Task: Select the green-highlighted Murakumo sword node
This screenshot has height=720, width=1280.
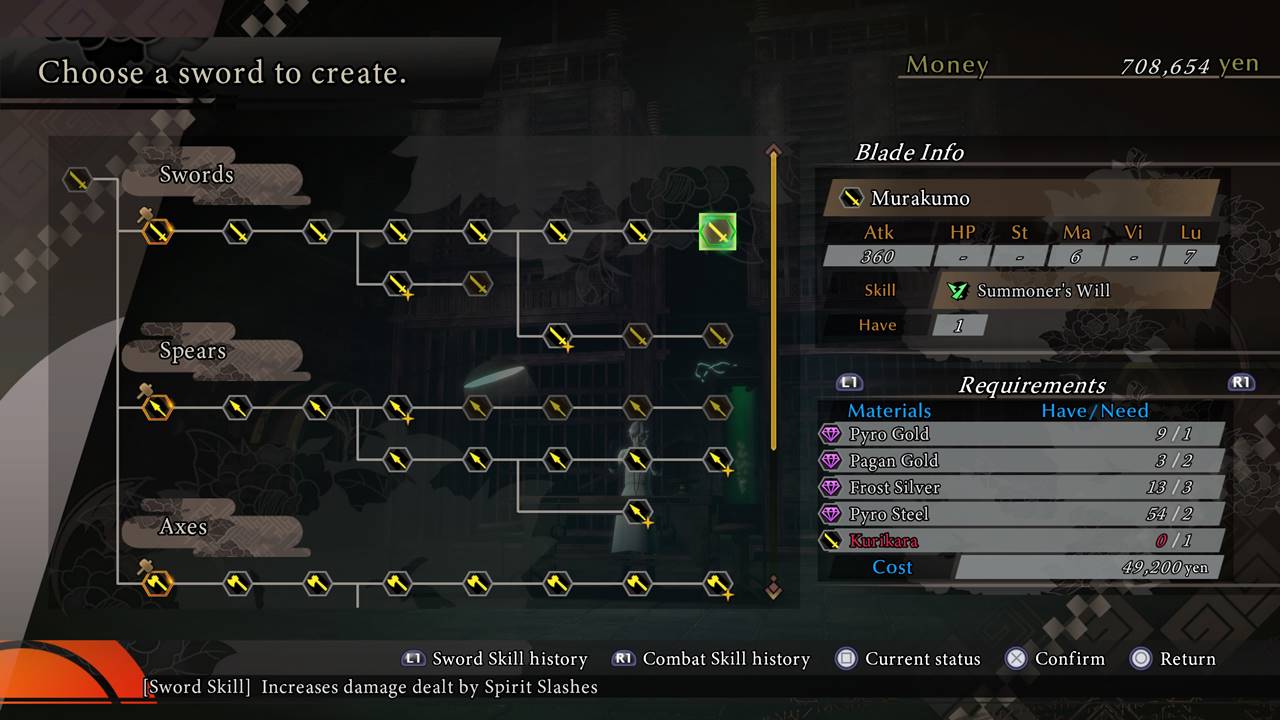Action: (717, 232)
